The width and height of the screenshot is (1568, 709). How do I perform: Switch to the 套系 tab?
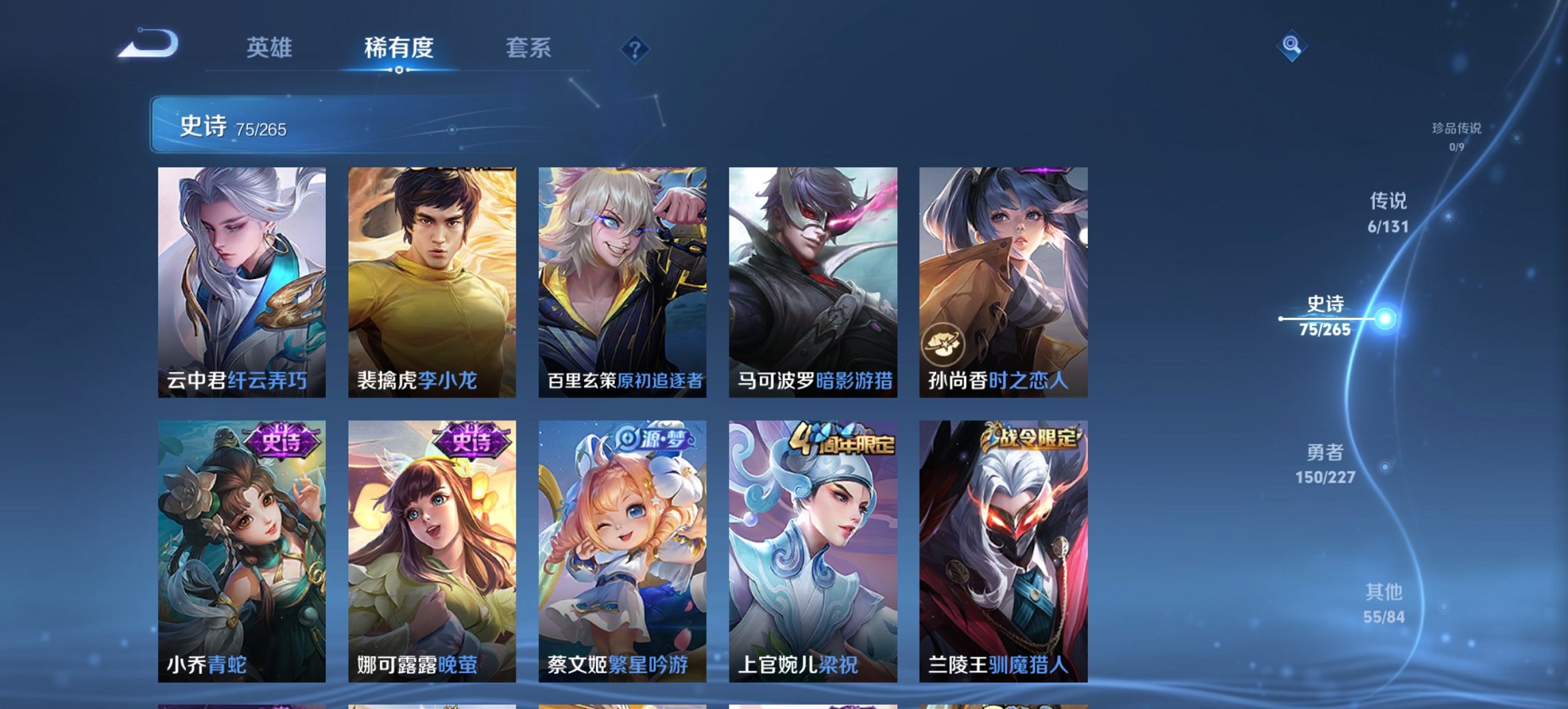pyautogui.click(x=529, y=48)
